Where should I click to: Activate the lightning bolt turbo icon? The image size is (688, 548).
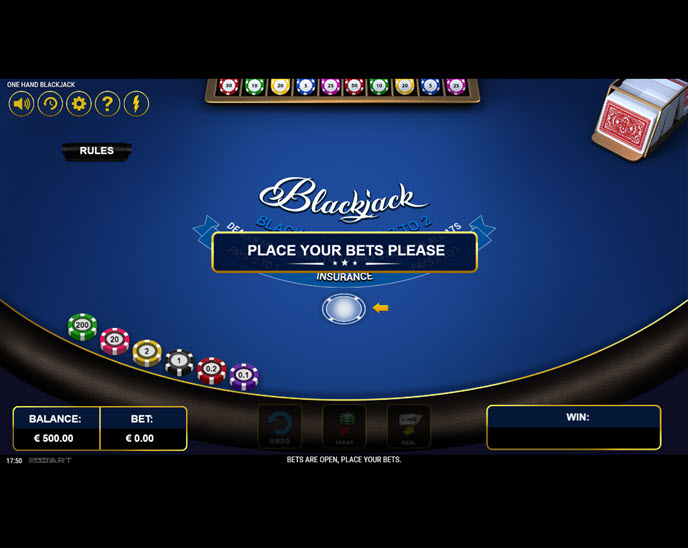136,103
